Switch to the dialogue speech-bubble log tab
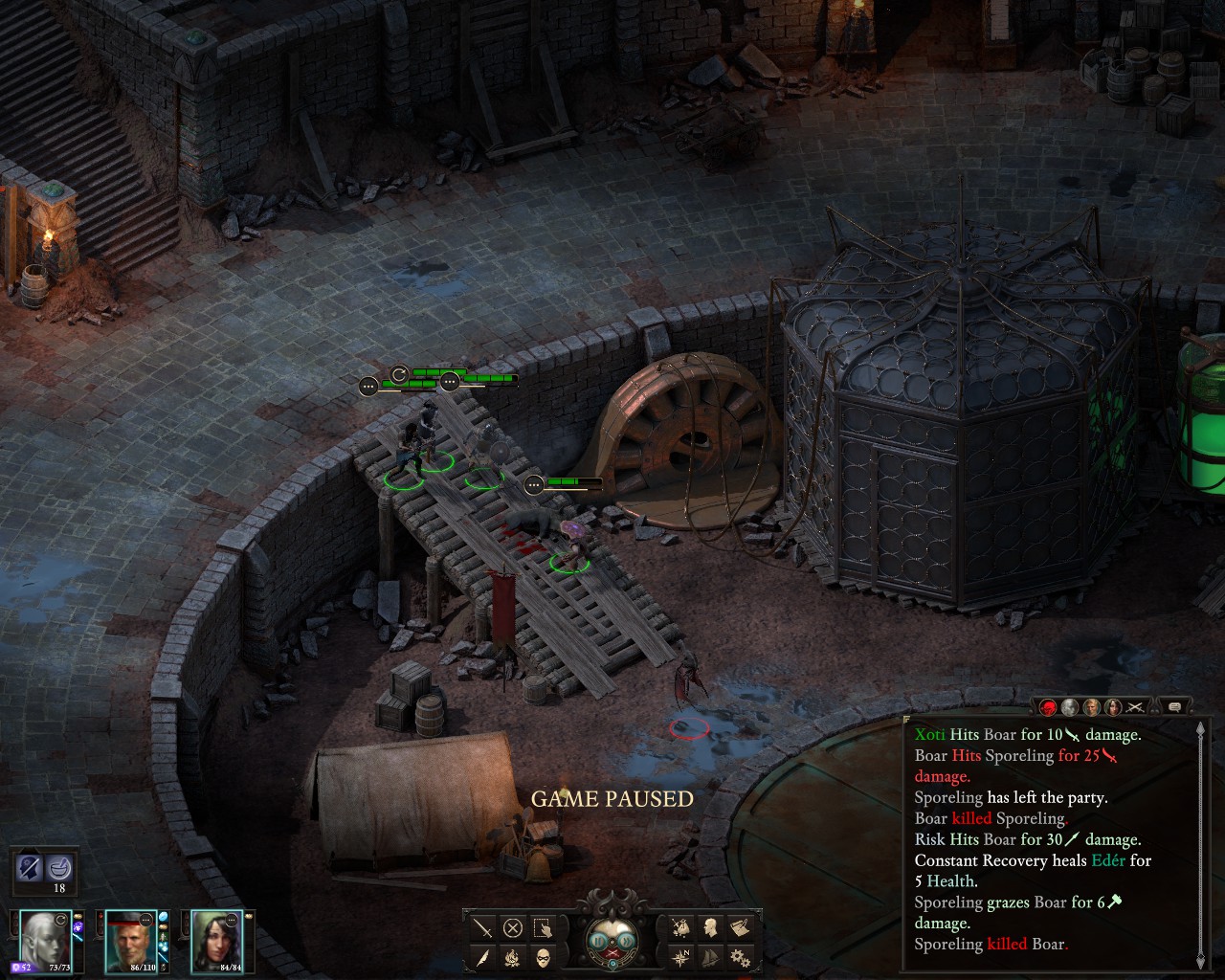This screenshot has width=1225, height=980. 1174,707
